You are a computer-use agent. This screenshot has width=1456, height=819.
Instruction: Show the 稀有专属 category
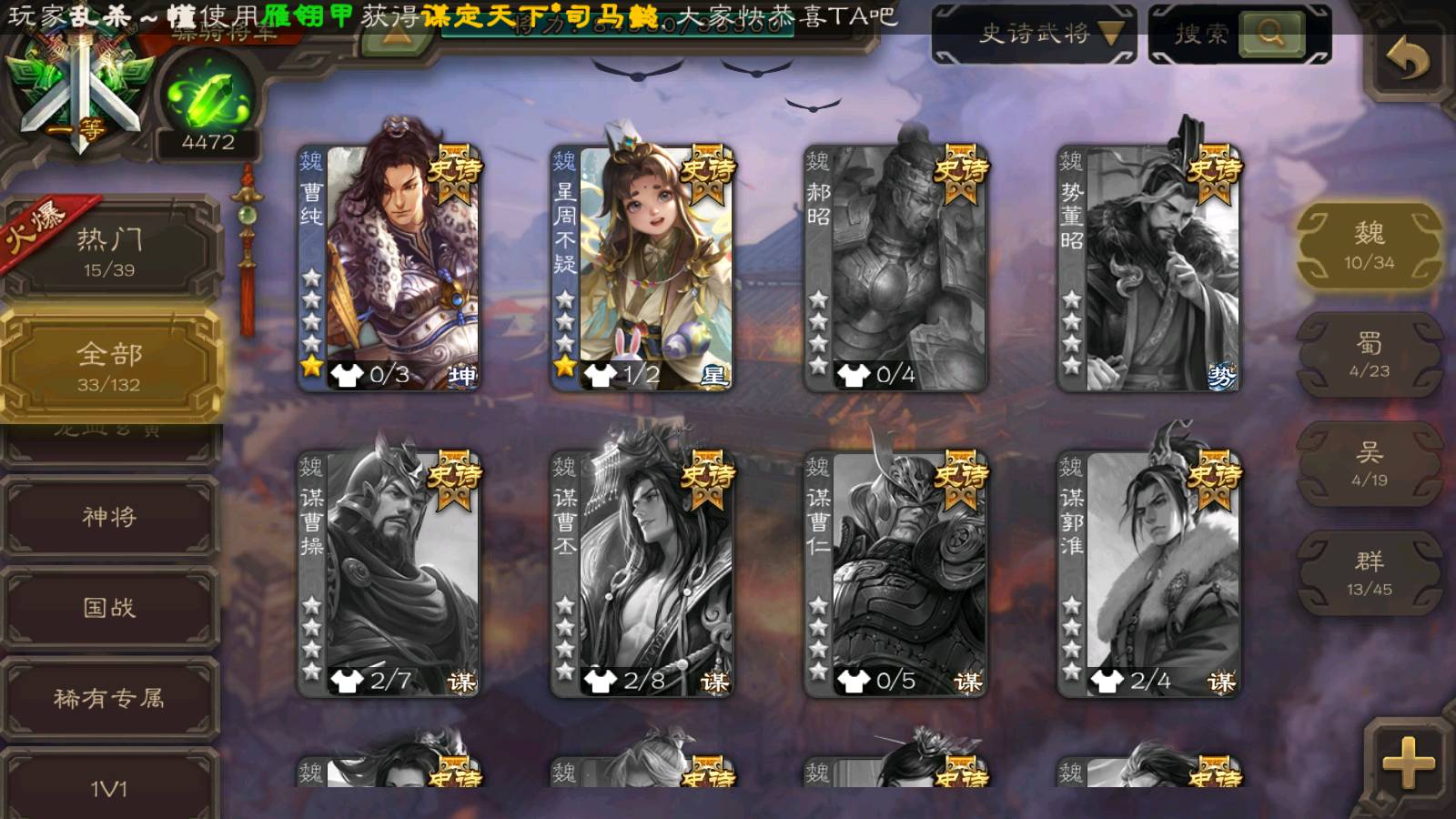(x=109, y=698)
